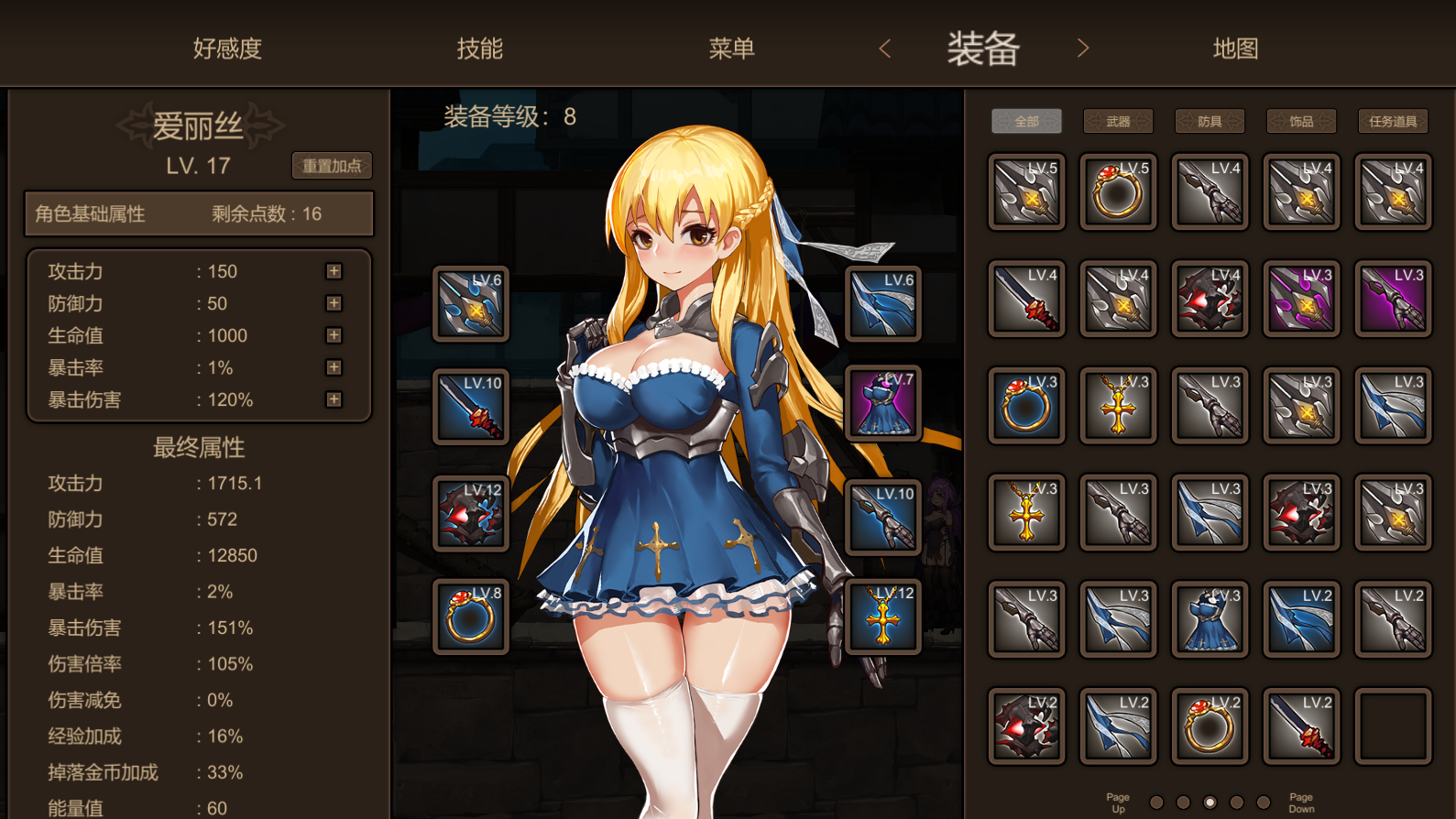
Task: Open the 菜单 menu screen
Action: (x=731, y=49)
